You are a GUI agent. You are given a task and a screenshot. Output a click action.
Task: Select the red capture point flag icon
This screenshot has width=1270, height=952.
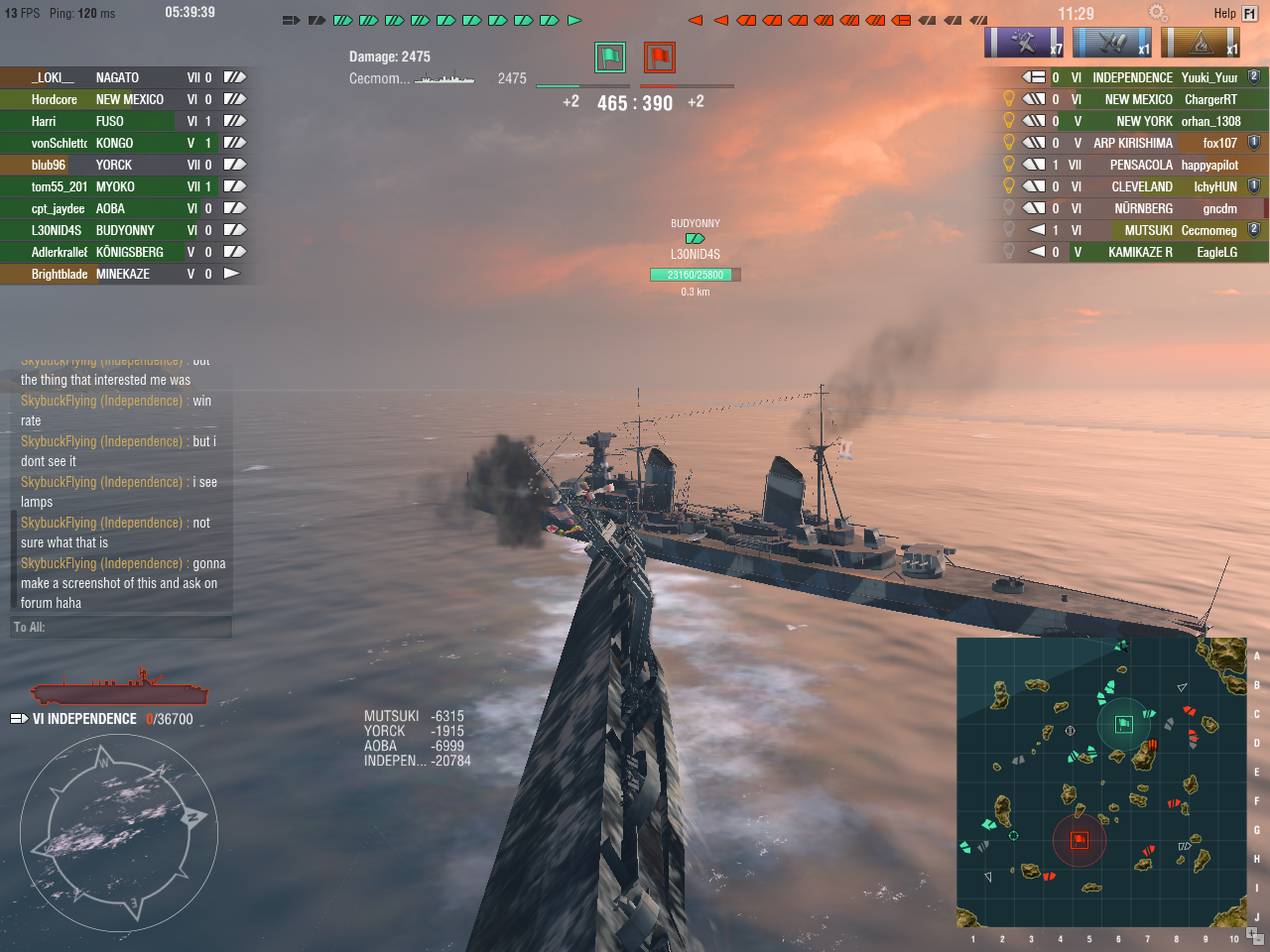coord(660,58)
